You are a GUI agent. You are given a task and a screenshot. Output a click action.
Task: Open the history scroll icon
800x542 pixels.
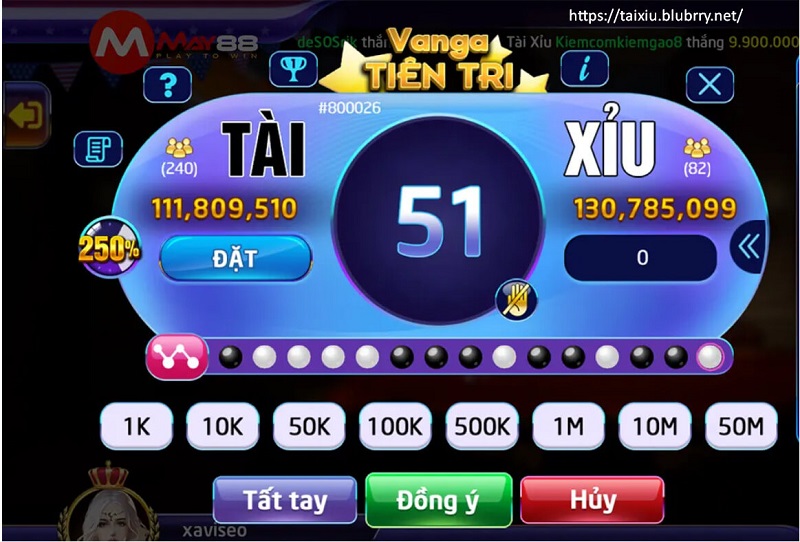coord(98,149)
